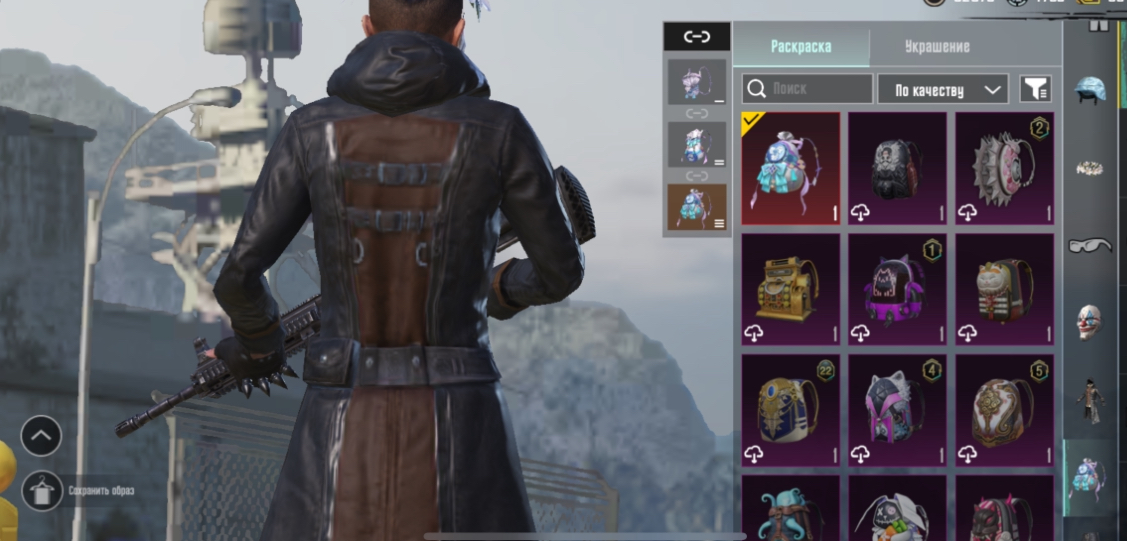Open the helmet category
This screenshot has width=1127, height=541.
coord(1089,91)
